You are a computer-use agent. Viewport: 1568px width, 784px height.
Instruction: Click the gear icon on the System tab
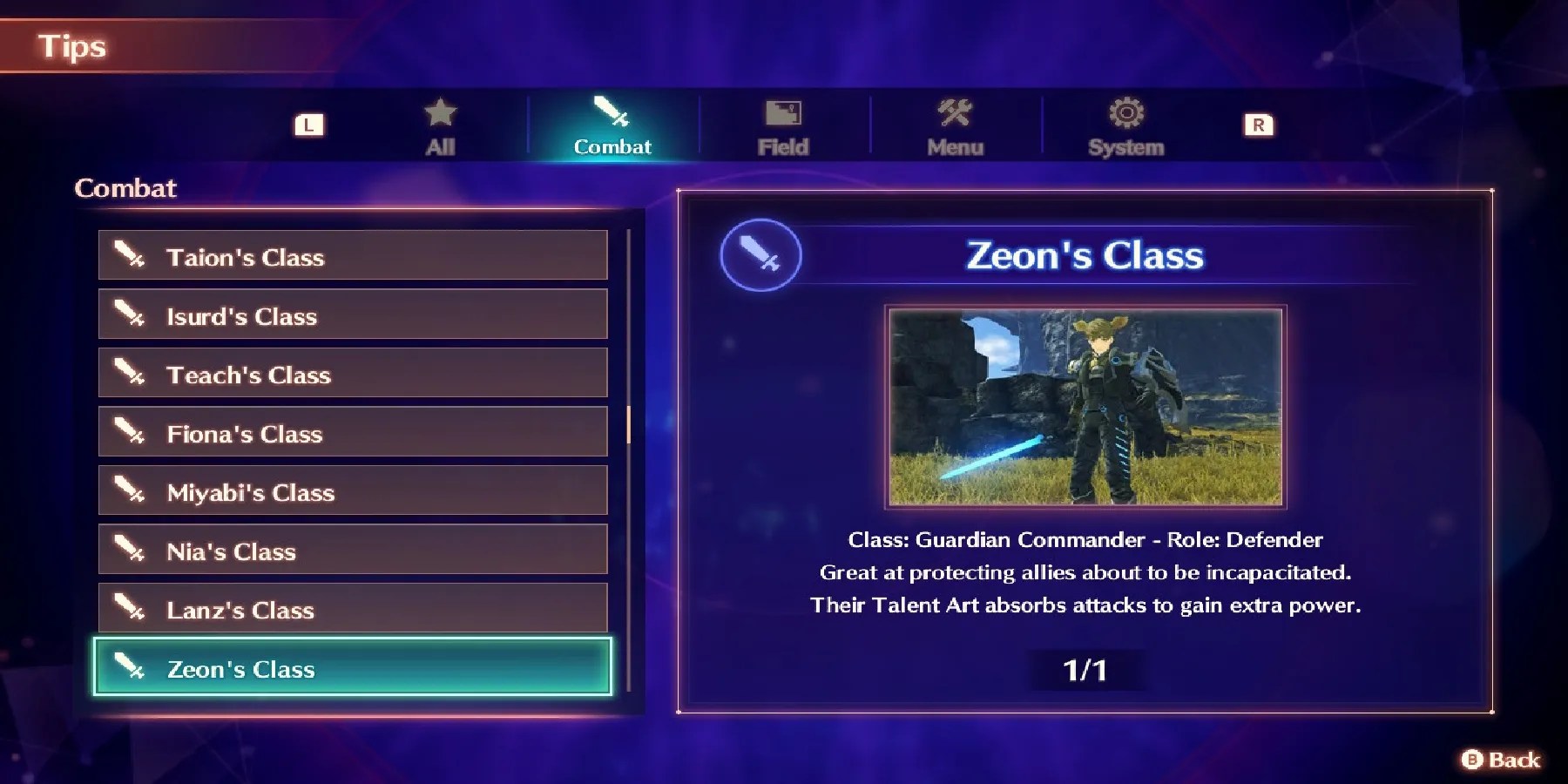[1125, 111]
